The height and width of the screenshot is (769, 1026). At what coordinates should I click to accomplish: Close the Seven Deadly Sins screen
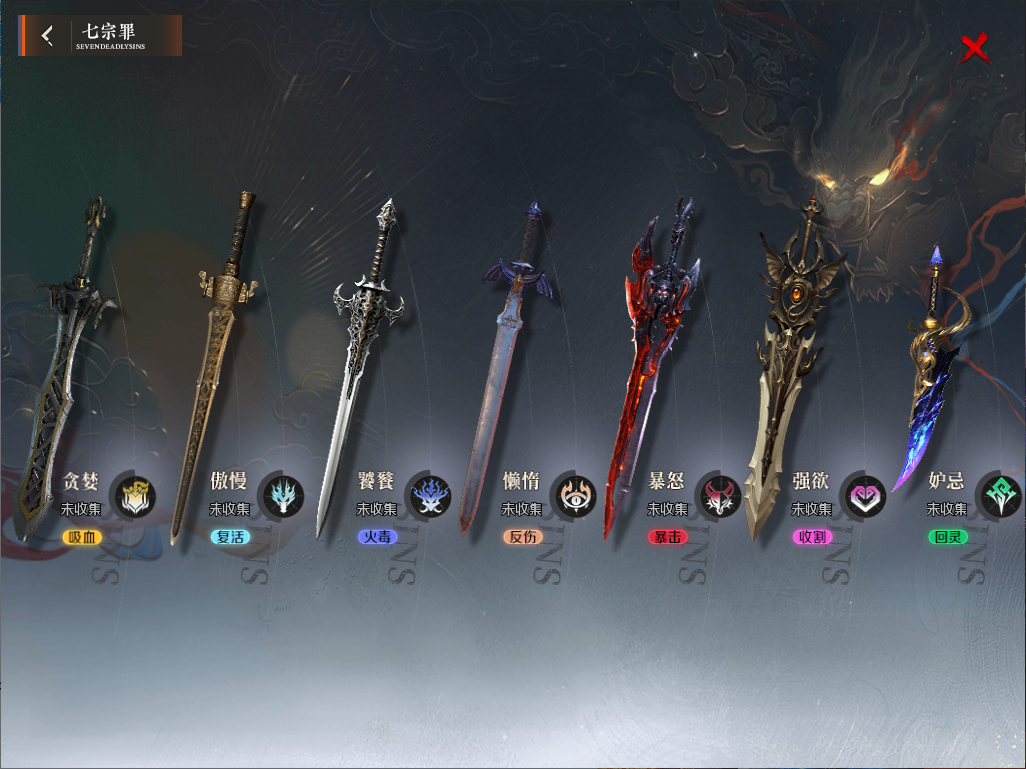(974, 48)
